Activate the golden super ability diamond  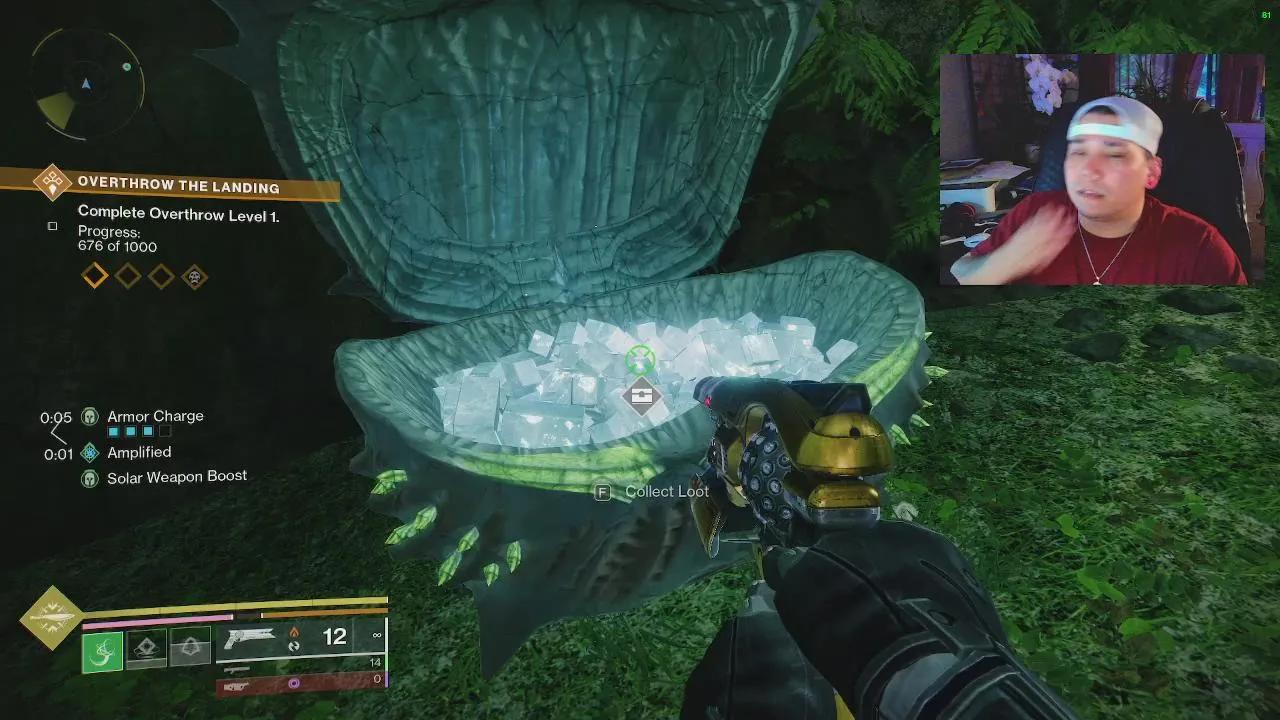[51, 618]
